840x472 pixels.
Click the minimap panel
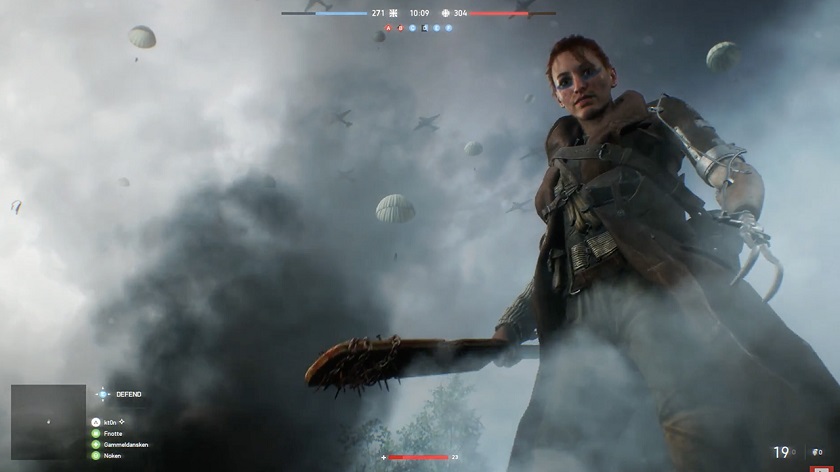click(48, 421)
